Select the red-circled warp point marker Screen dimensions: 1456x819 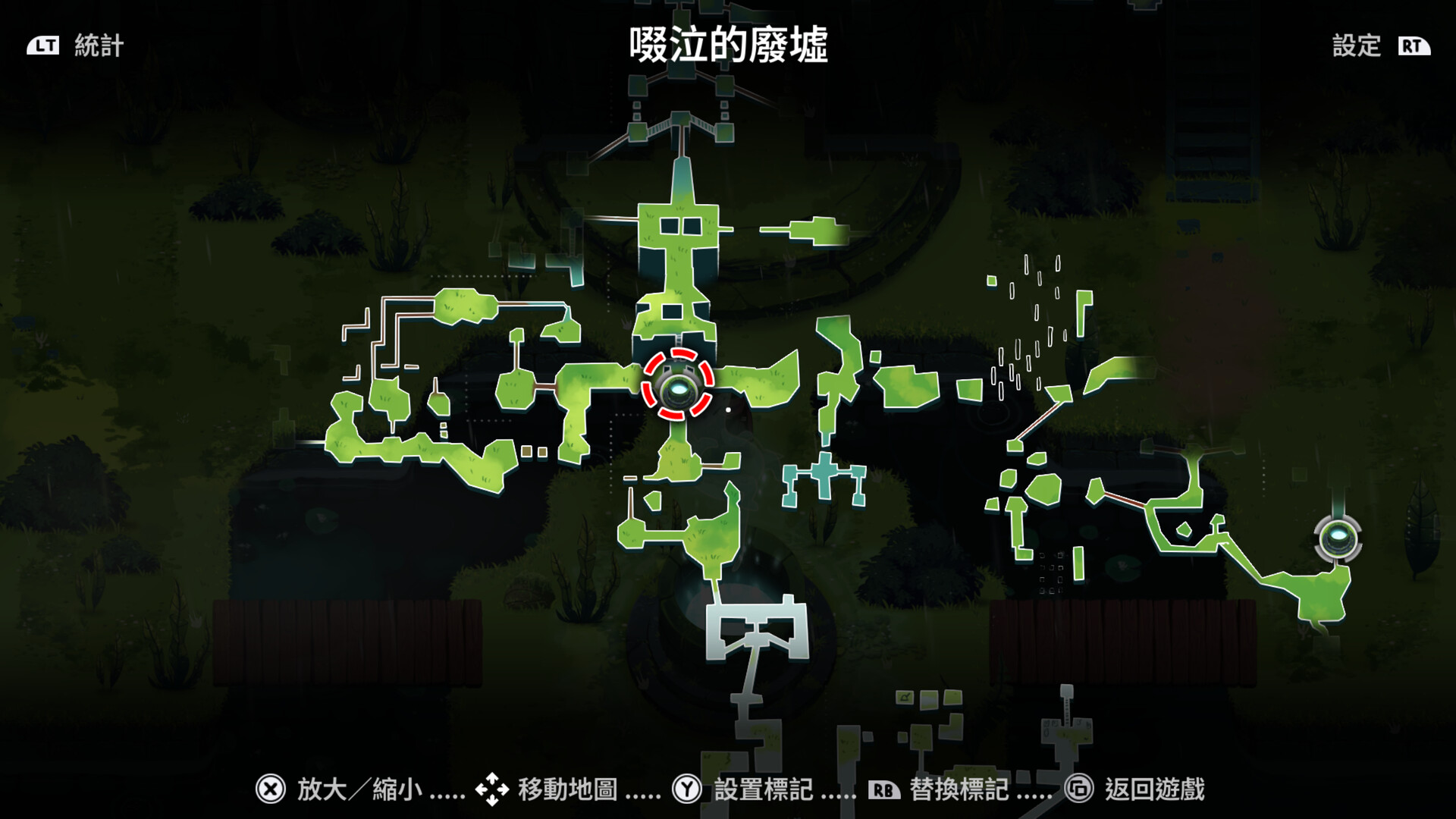677,384
